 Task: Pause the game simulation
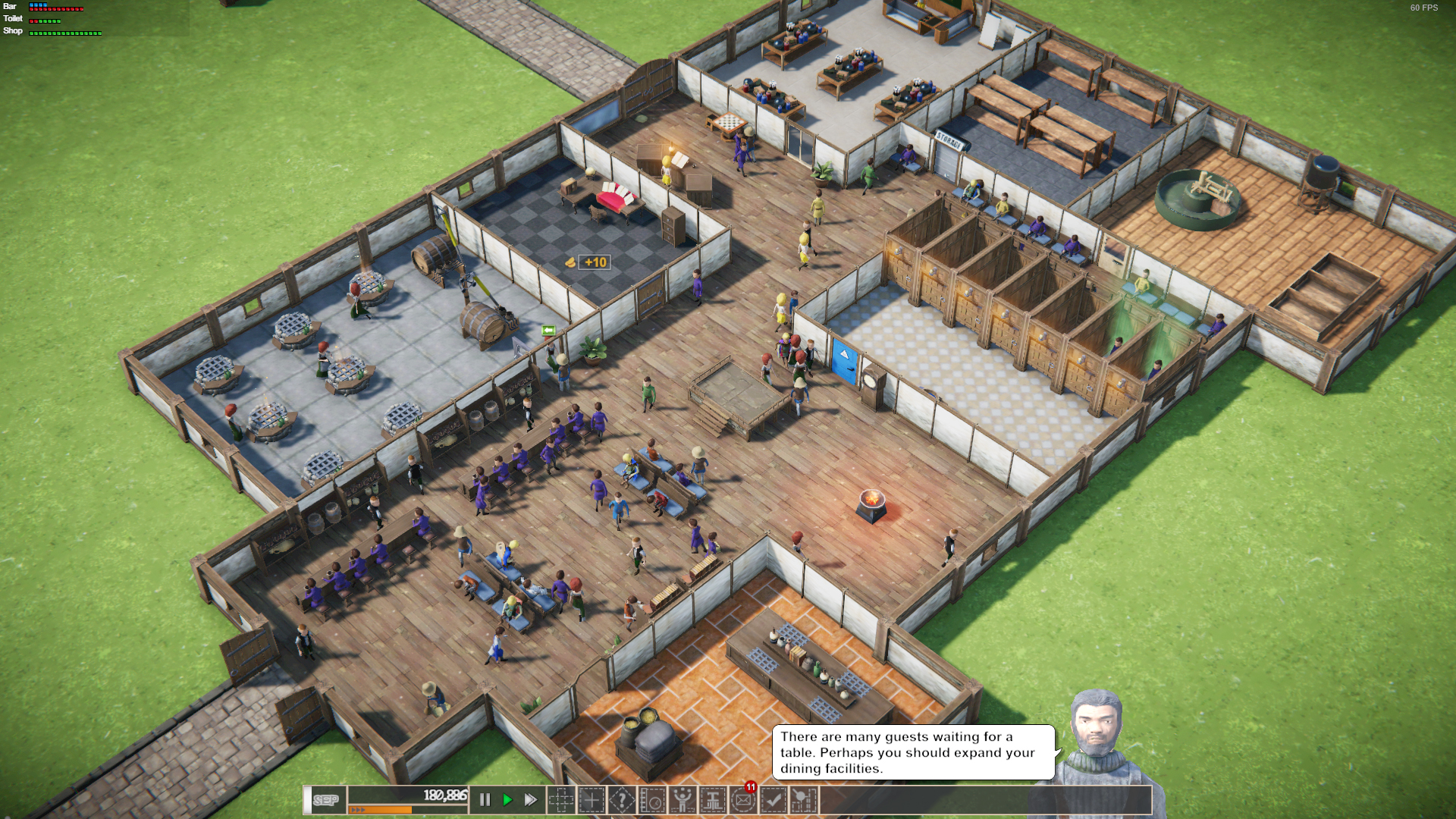pyautogui.click(x=485, y=799)
